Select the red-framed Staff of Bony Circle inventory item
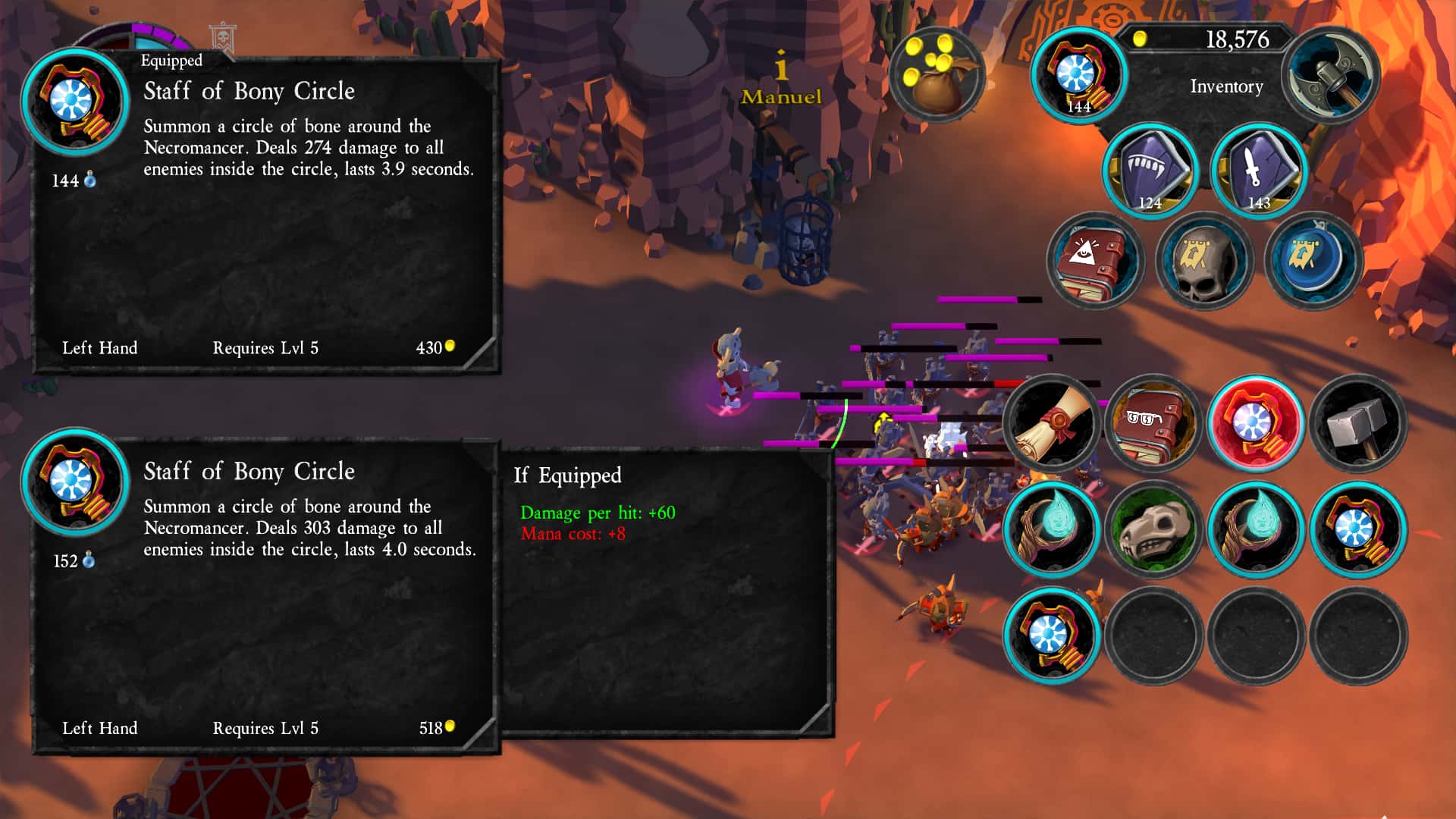This screenshot has height=819, width=1456. click(1256, 423)
